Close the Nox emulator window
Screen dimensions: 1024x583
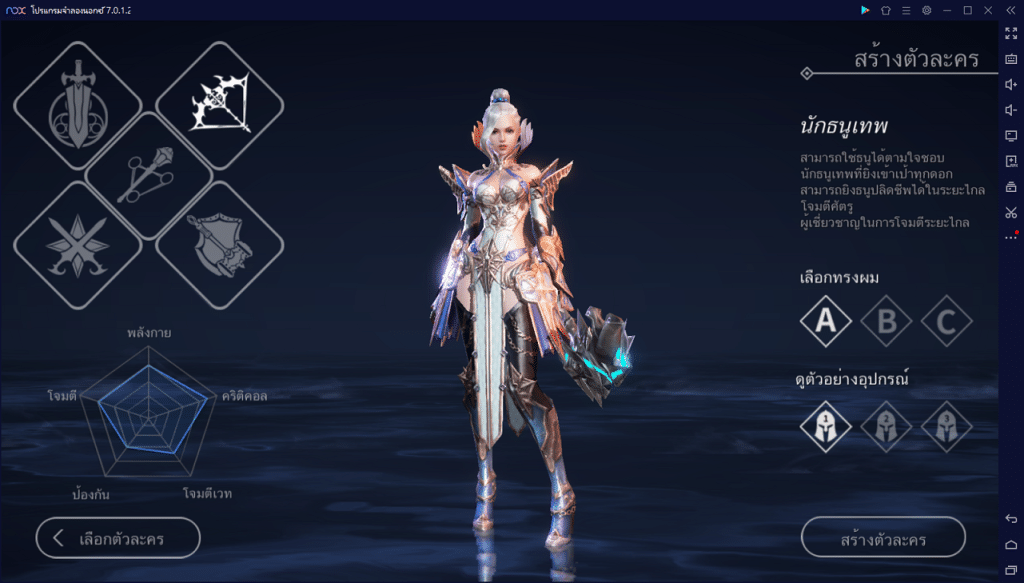[x=988, y=10]
